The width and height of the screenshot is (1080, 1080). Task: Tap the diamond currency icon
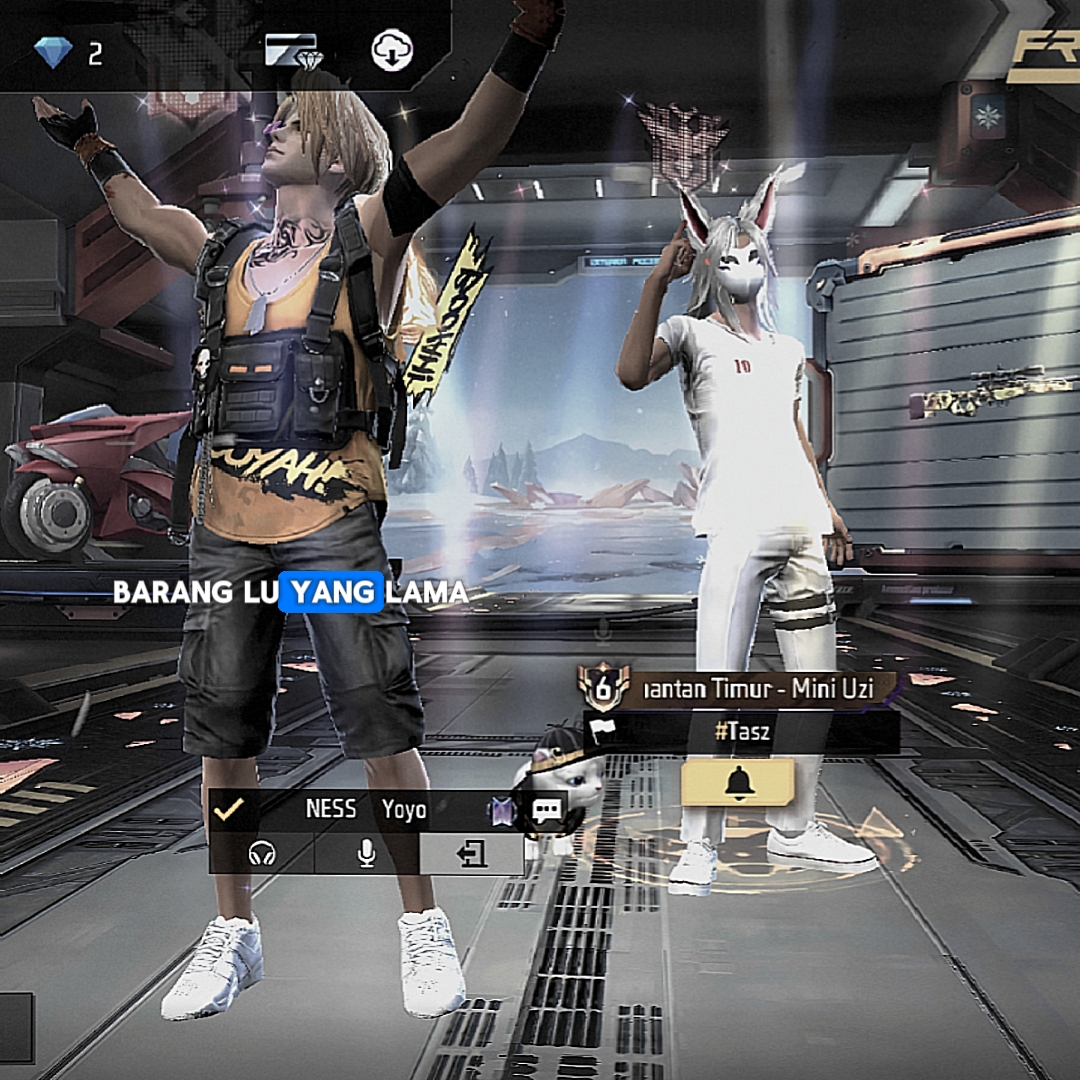tap(53, 52)
